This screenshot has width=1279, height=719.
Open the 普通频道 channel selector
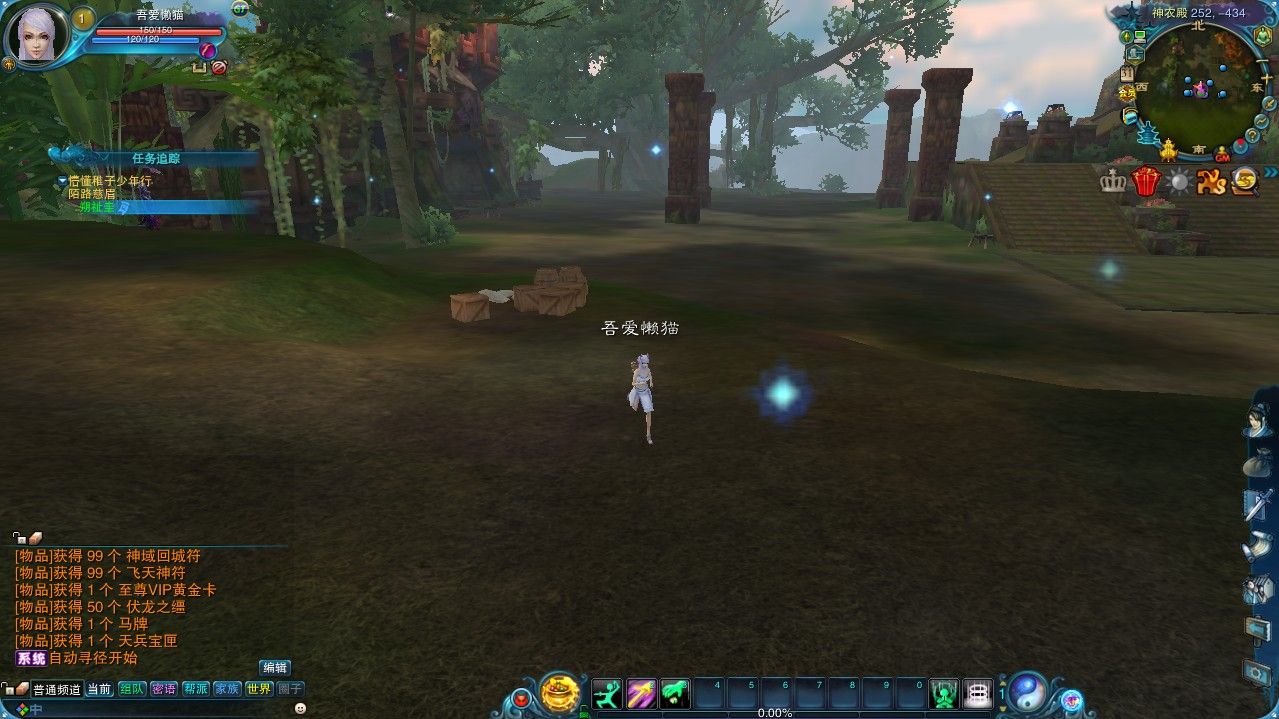pos(57,689)
